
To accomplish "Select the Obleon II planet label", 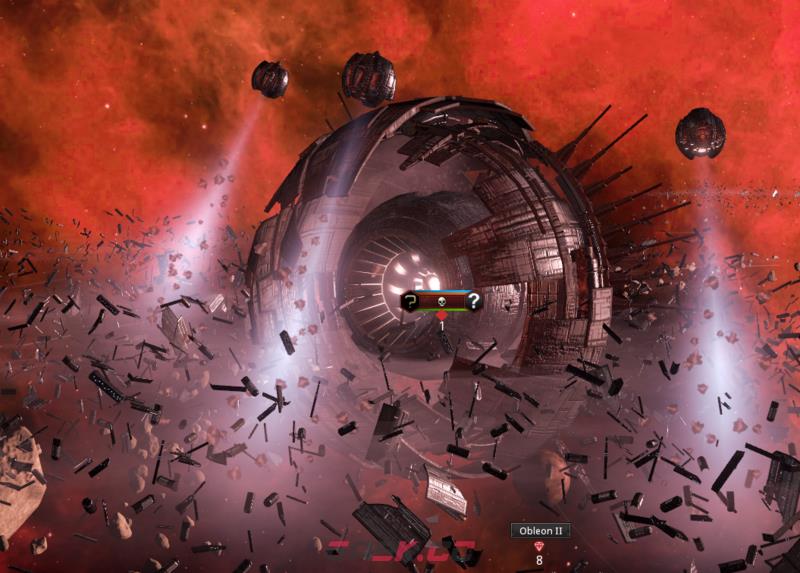I will pyautogui.click(x=540, y=531).
